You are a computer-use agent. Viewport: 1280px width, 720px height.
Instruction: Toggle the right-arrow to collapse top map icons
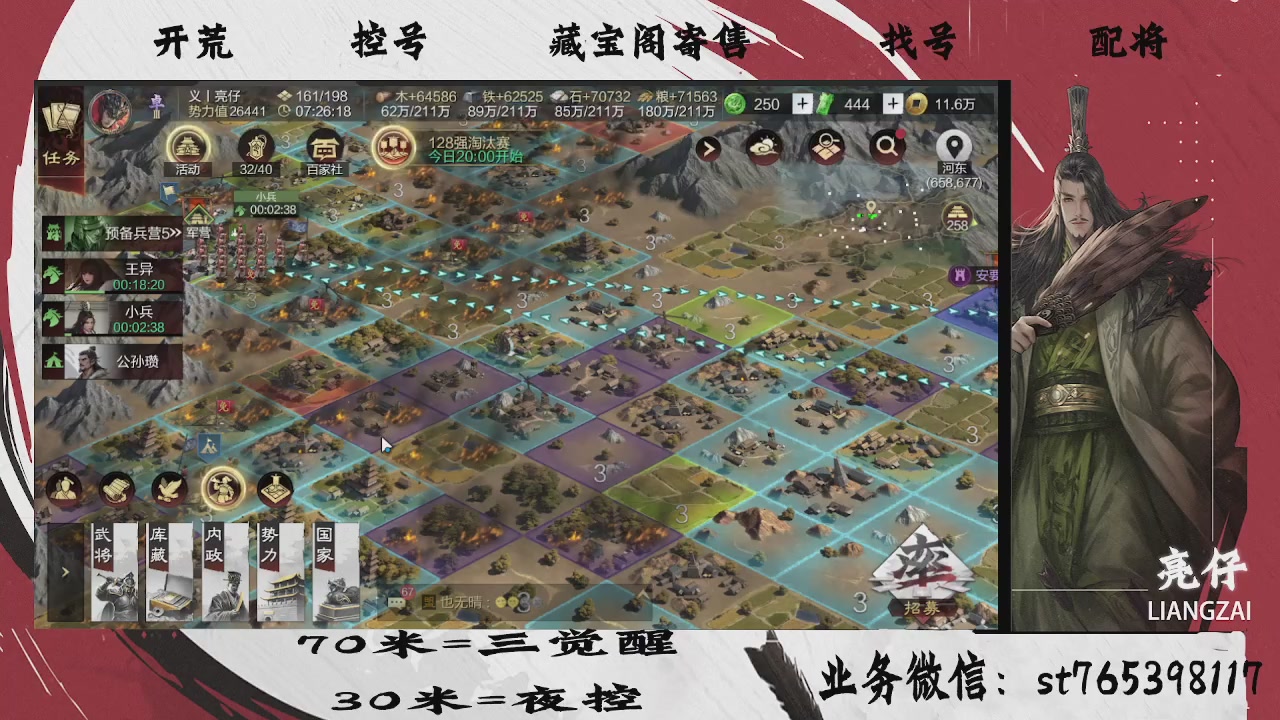tap(708, 148)
